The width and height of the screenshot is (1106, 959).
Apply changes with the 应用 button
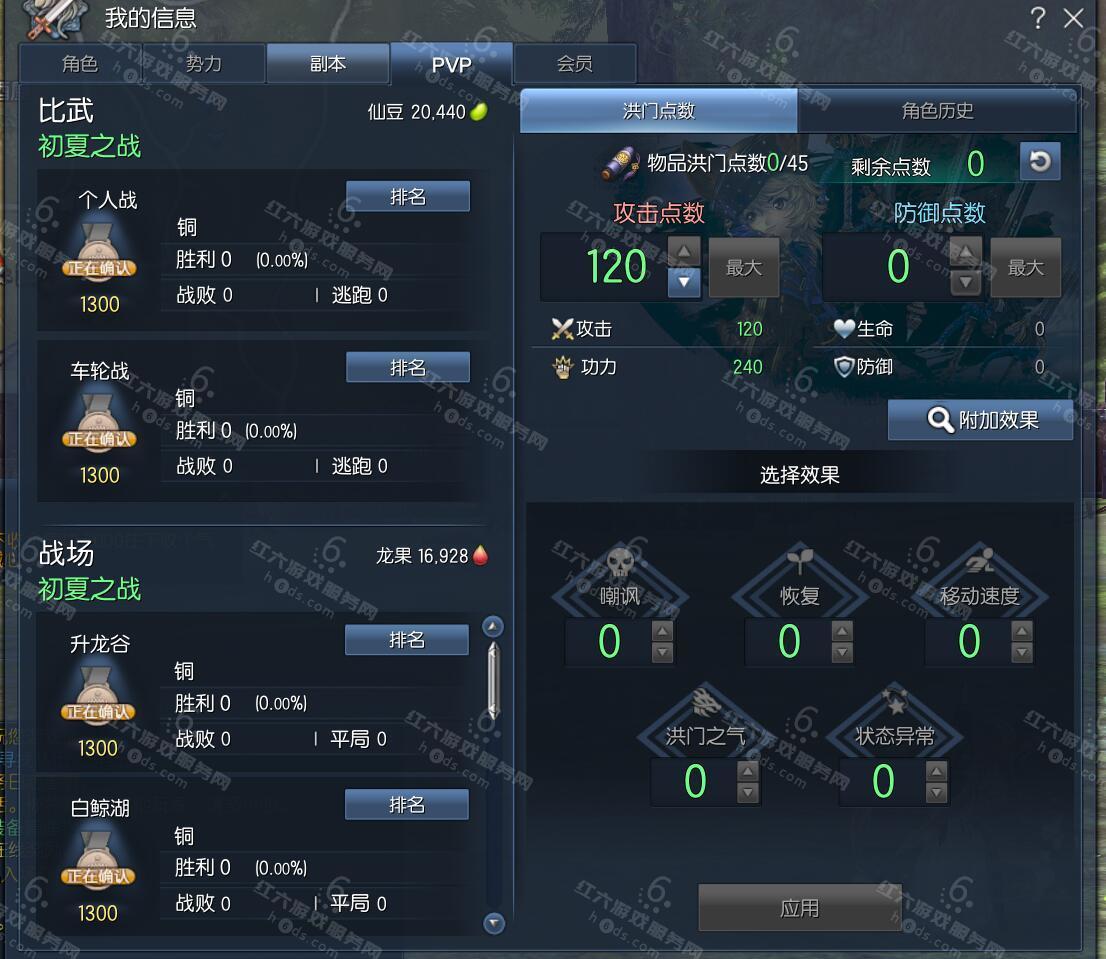tap(799, 908)
